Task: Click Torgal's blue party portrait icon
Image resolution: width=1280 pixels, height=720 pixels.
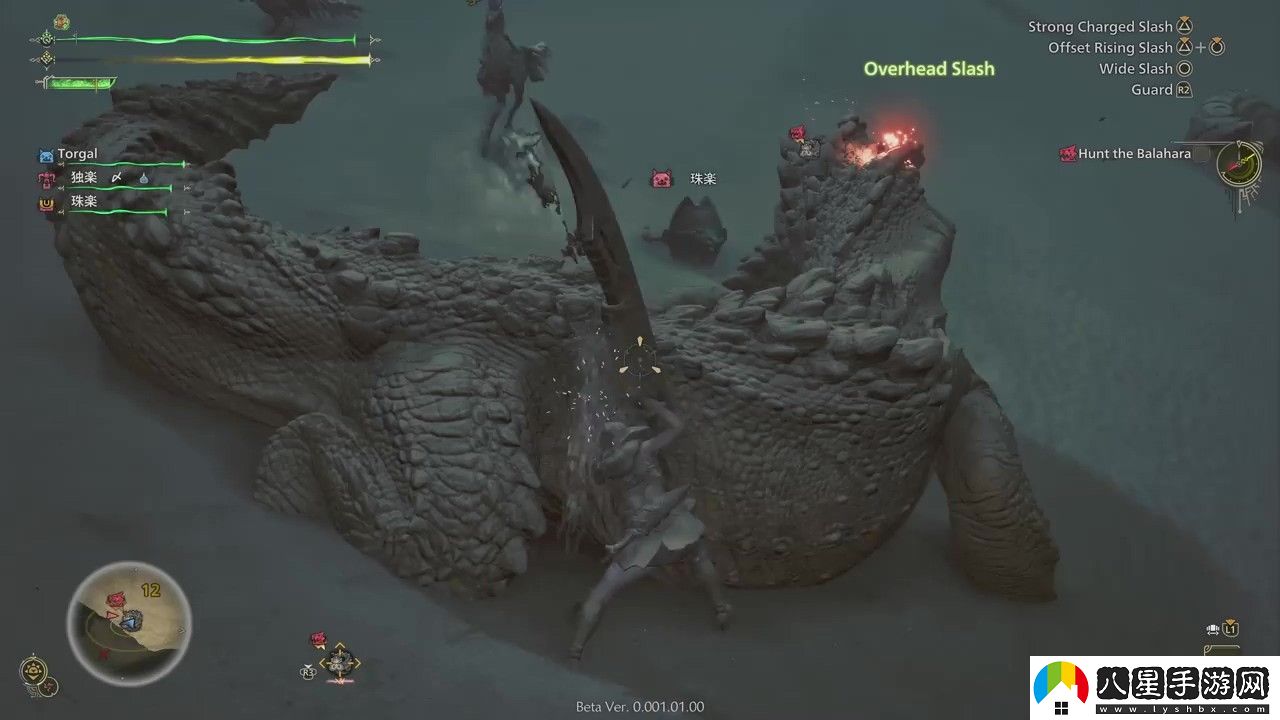Action: (46, 154)
